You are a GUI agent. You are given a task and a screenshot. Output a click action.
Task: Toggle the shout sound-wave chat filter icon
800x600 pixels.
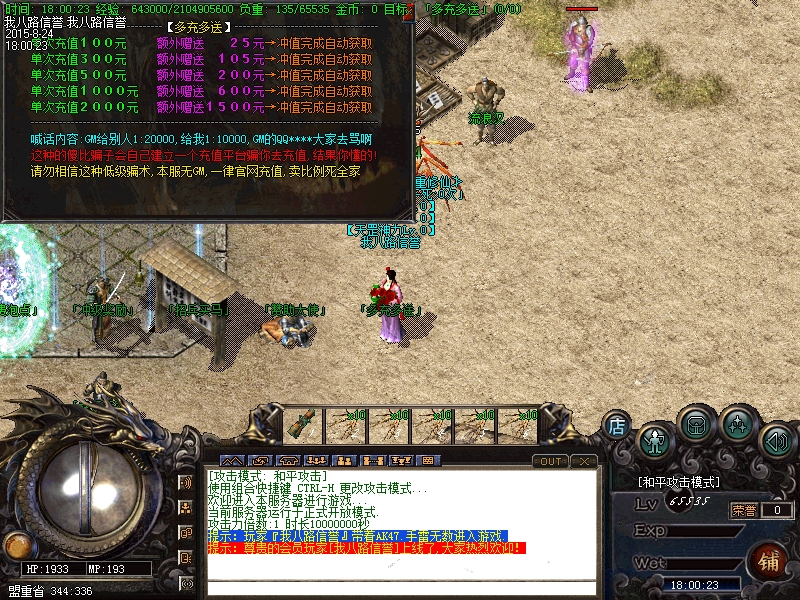point(186,482)
